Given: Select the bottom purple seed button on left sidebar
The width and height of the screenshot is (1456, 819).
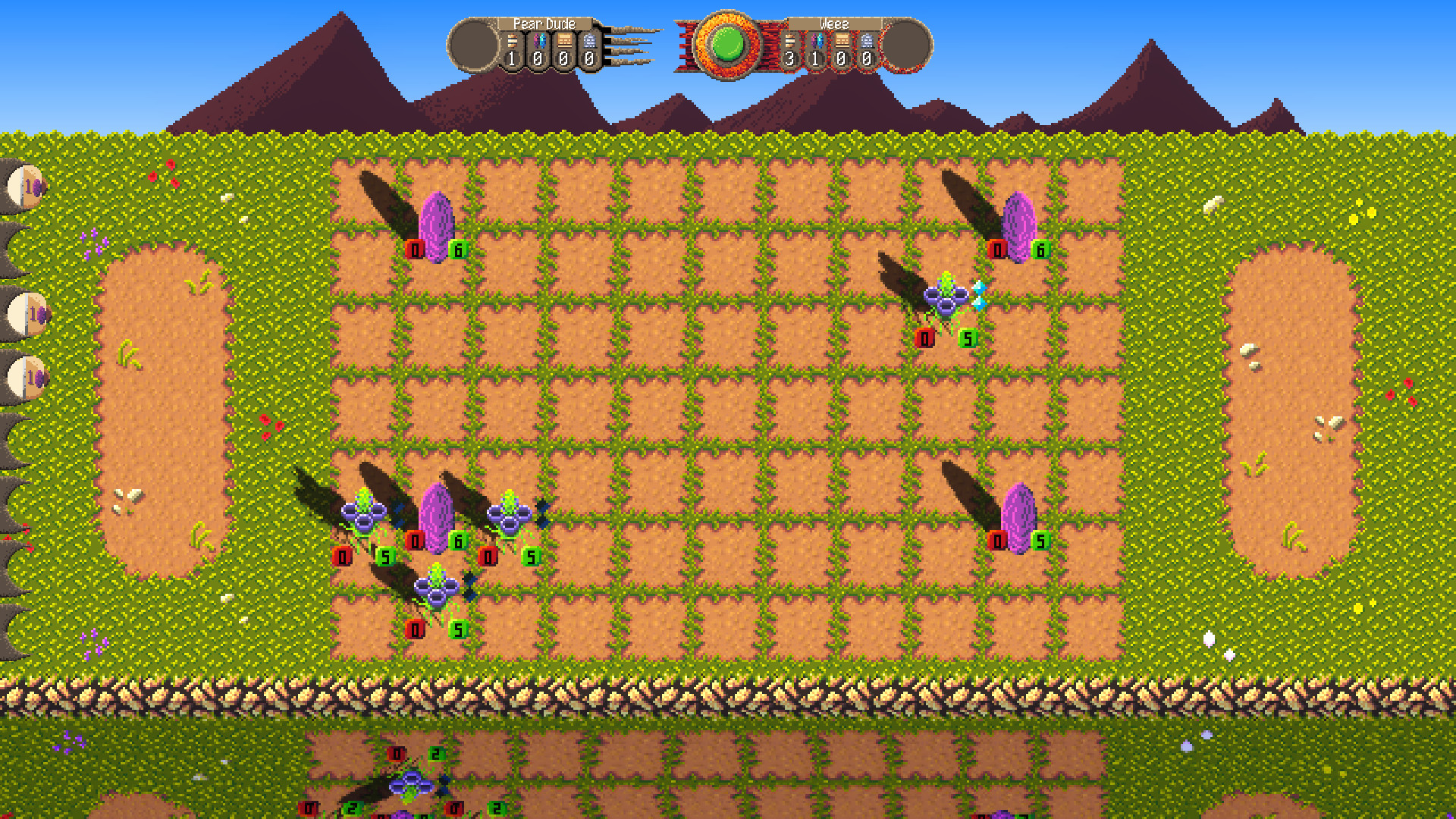Looking at the screenshot, I should [x=23, y=378].
